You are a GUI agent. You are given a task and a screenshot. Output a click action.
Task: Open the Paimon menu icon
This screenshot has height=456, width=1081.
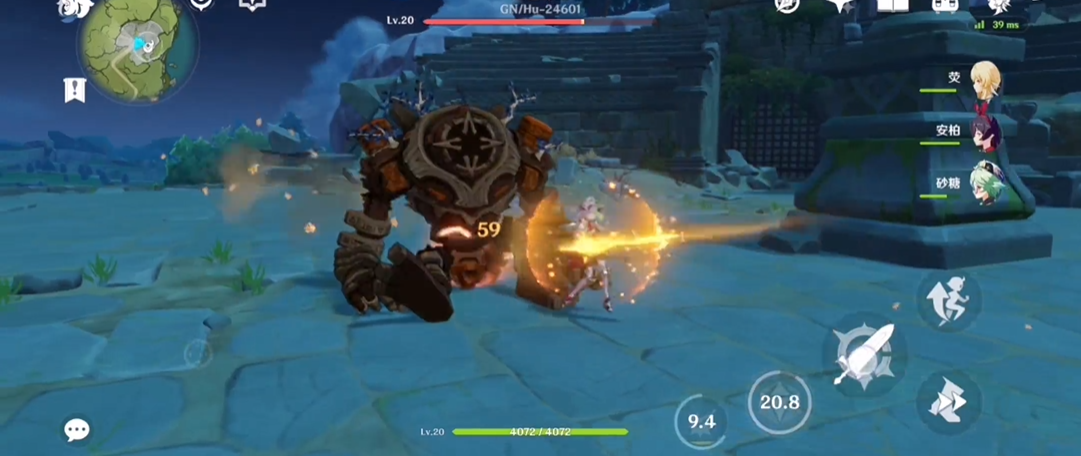point(75,8)
